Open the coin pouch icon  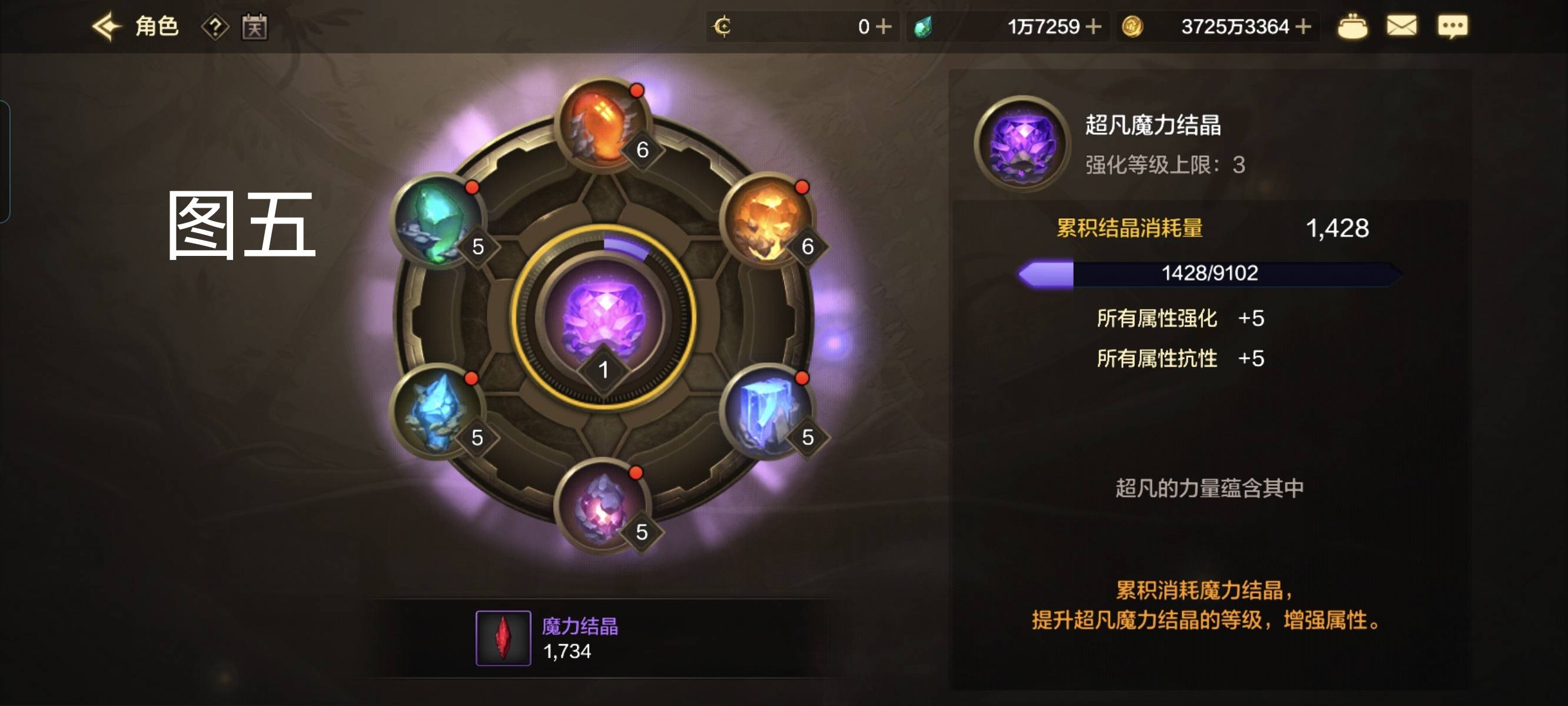coord(1352,27)
